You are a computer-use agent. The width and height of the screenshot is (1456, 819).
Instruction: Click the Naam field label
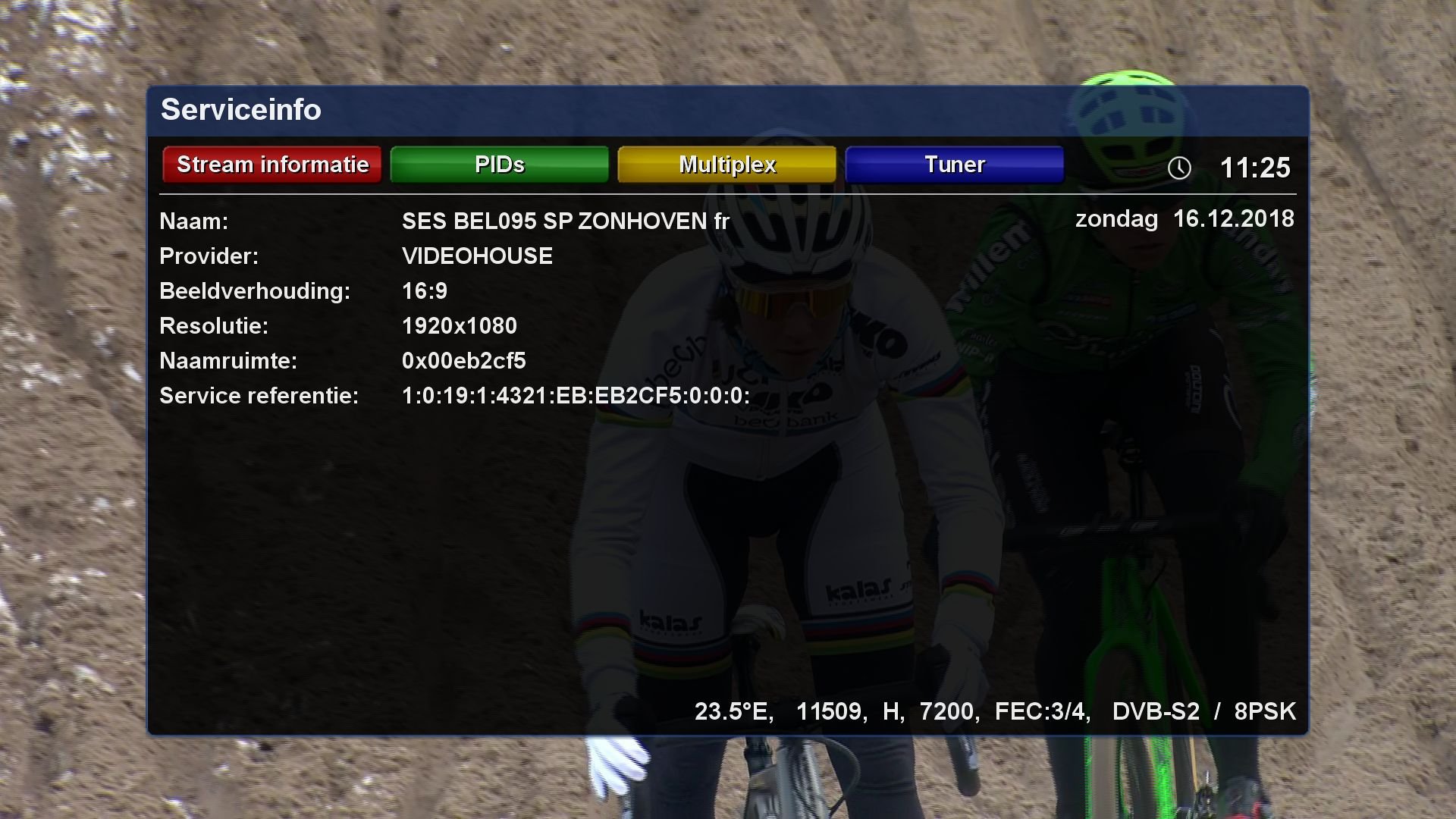192,221
